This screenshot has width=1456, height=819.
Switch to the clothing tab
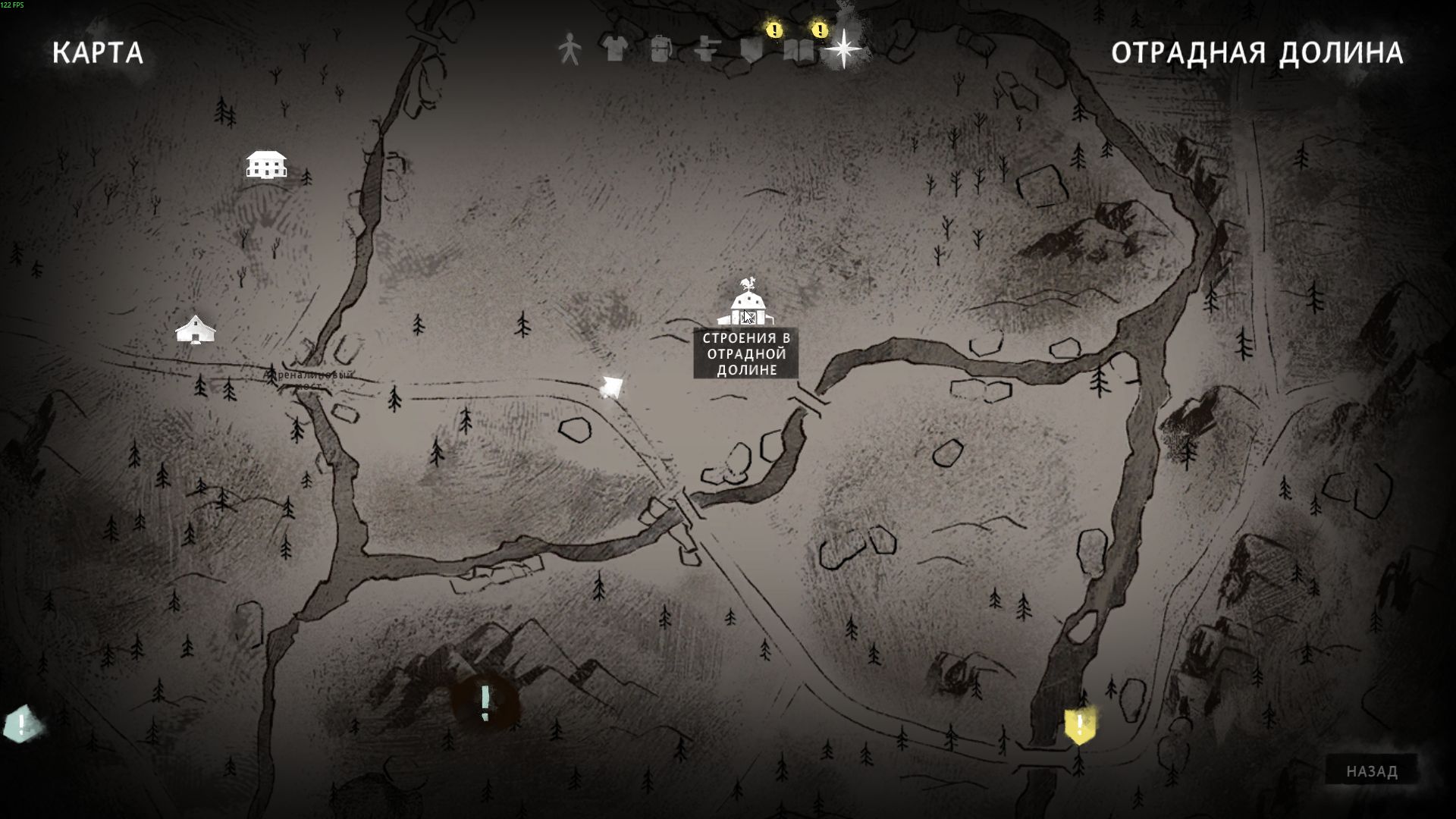click(615, 49)
